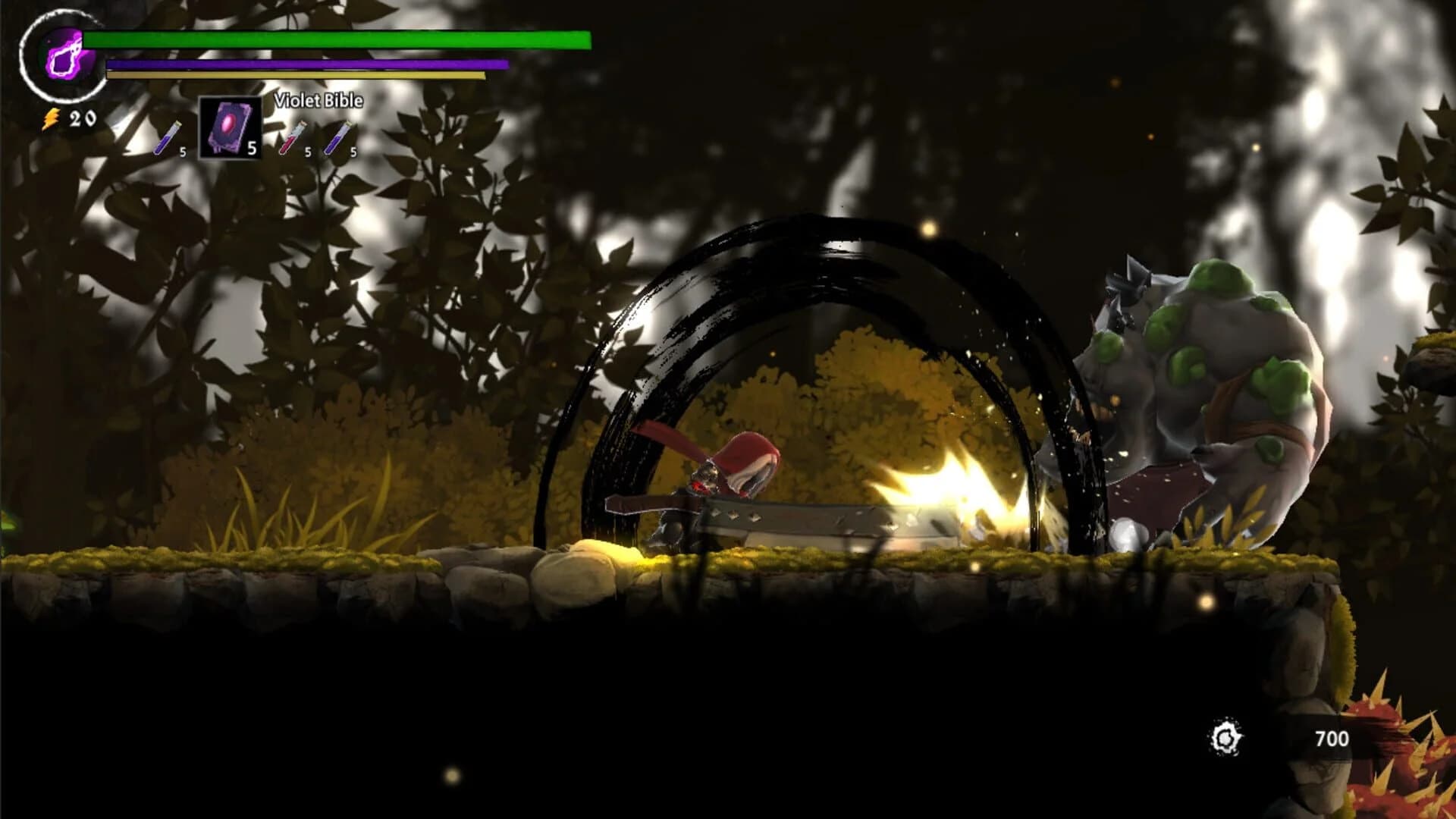Click the lightning bolt energy icon
This screenshot has height=819, width=1456.
coord(50,116)
